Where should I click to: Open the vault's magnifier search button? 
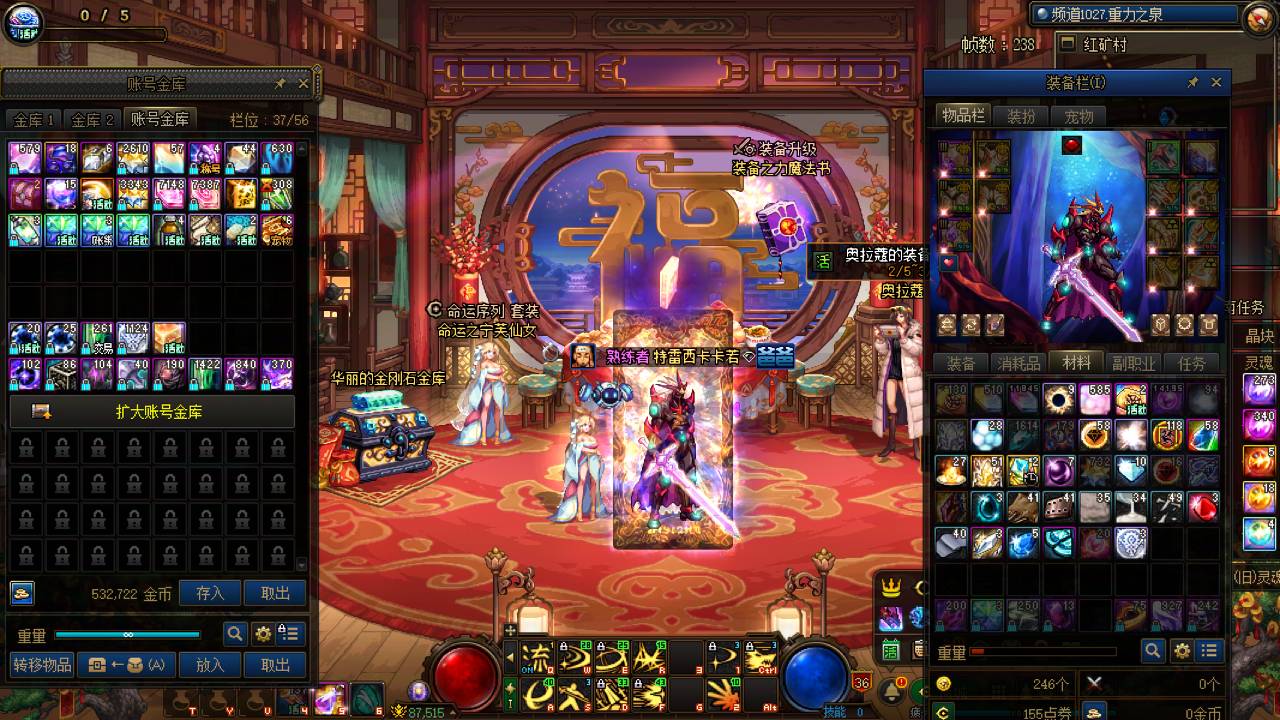pos(234,633)
